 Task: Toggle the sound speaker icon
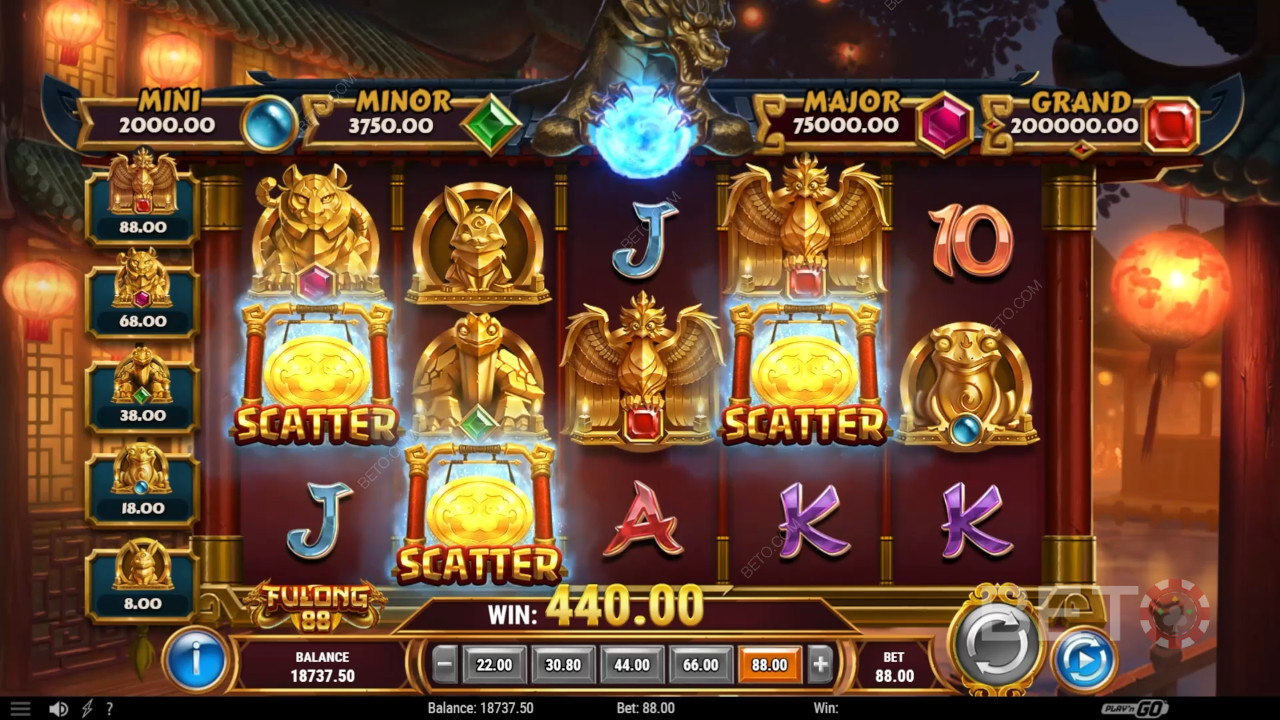coord(58,708)
